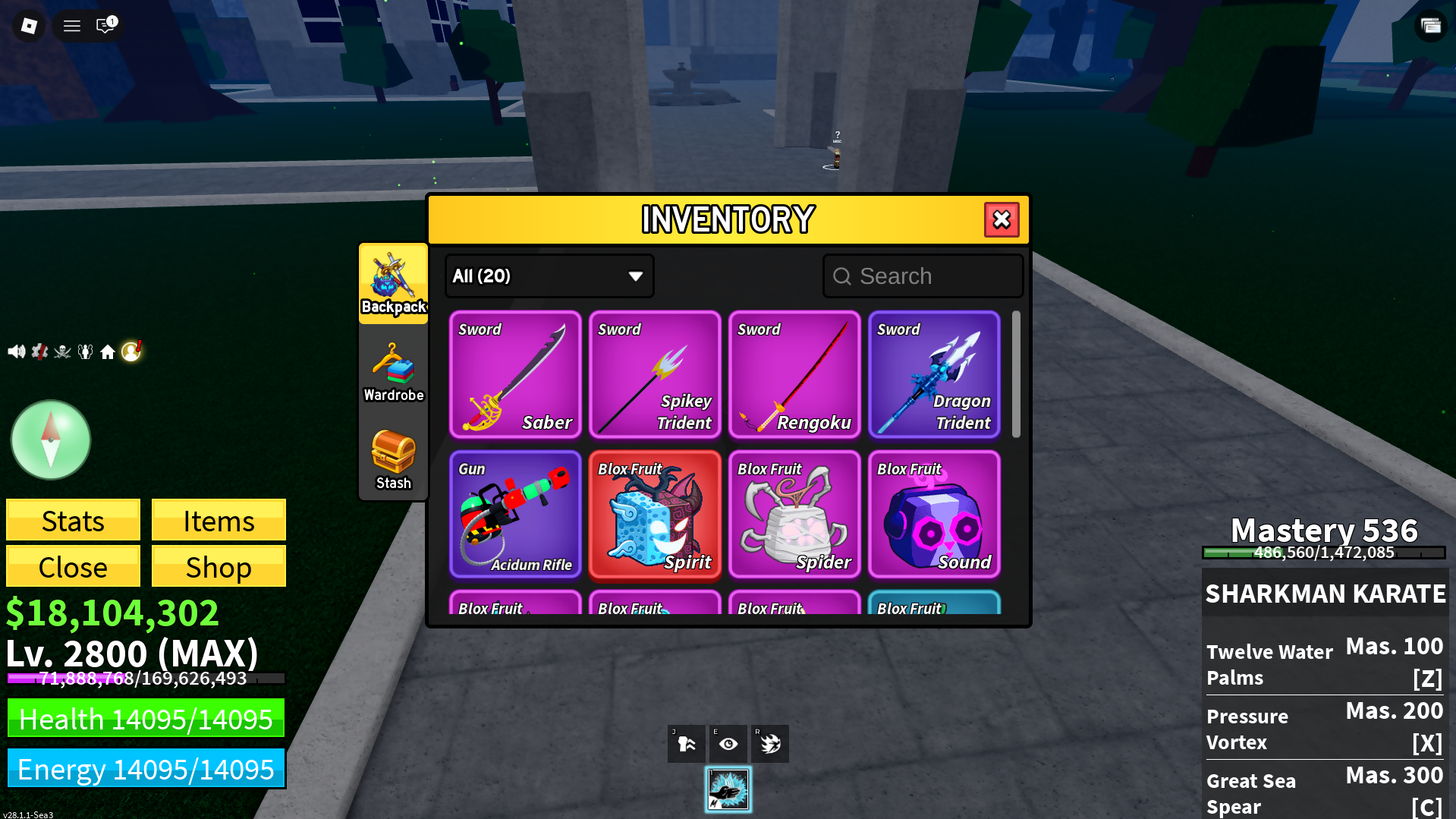1456x819 pixels.
Task: Toggle the R flash step ability
Action: click(769, 743)
